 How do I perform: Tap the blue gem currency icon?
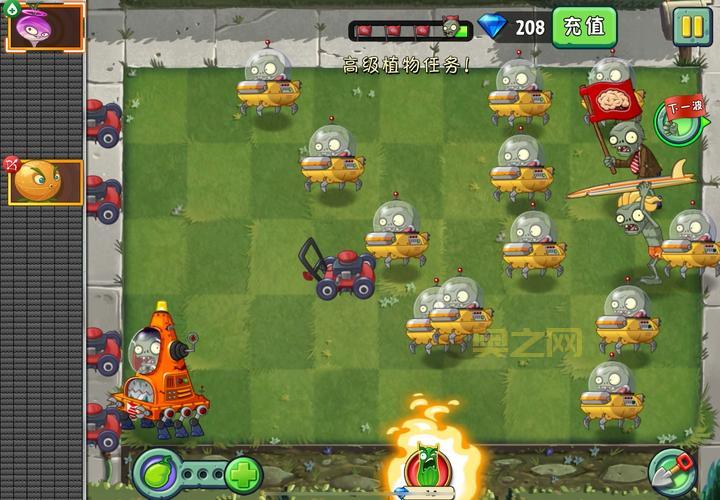(493, 27)
